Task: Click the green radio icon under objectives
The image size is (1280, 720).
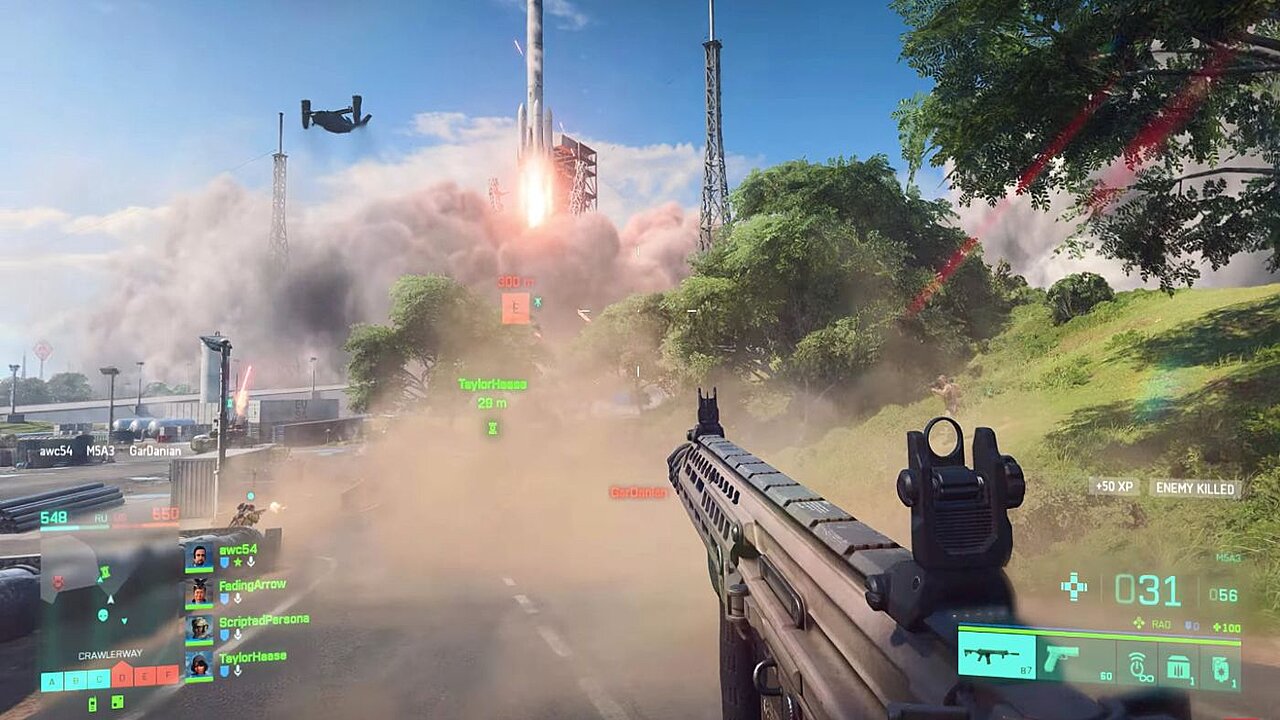Action: [x=93, y=703]
